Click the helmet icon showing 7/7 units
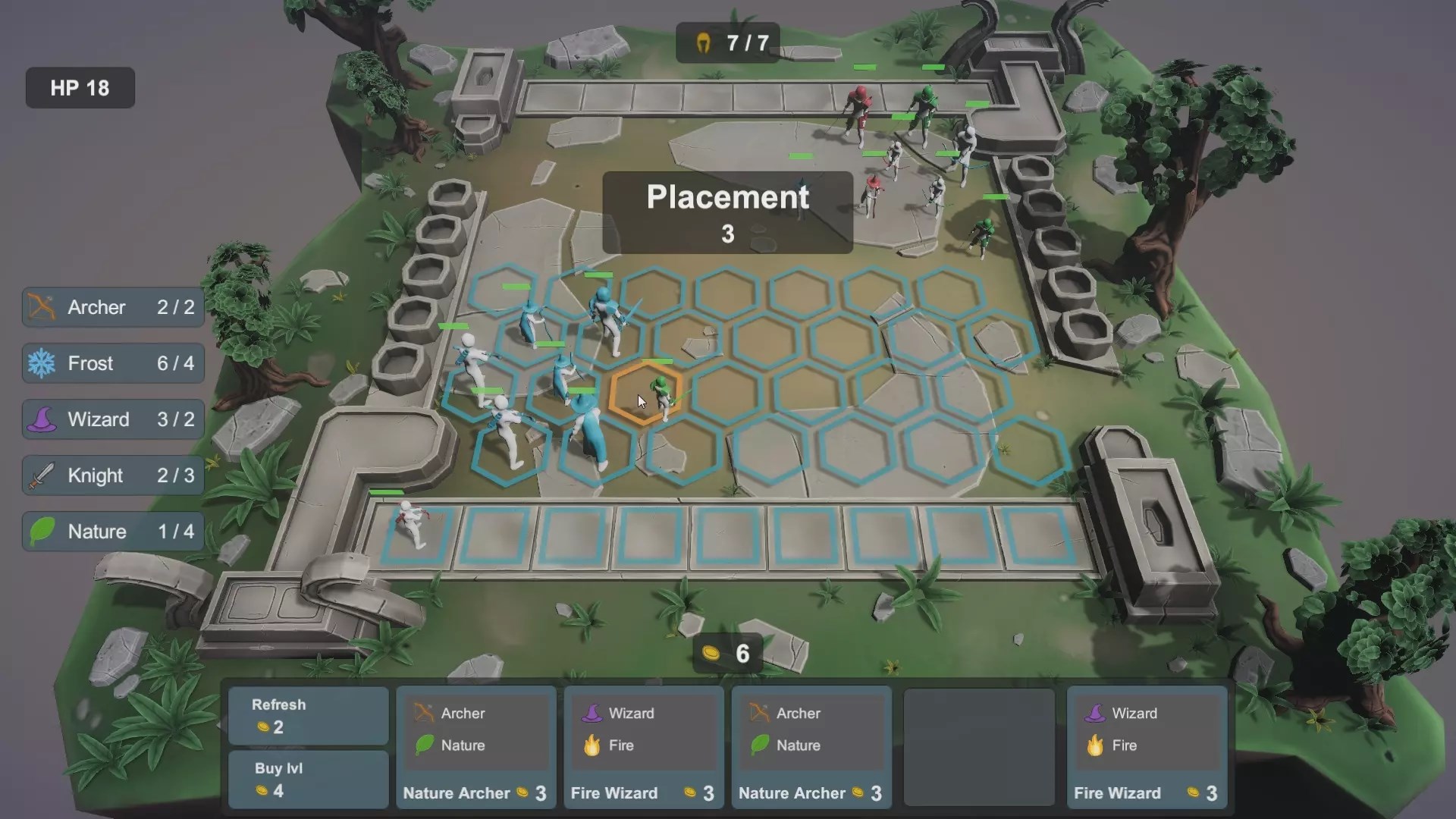 tap(704, 43)
